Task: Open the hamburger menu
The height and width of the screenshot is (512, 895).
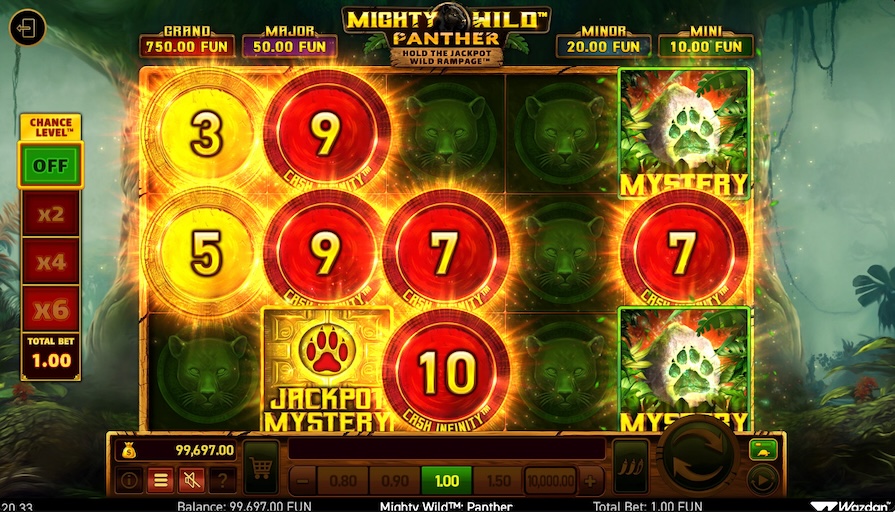Action: point(160,481)
